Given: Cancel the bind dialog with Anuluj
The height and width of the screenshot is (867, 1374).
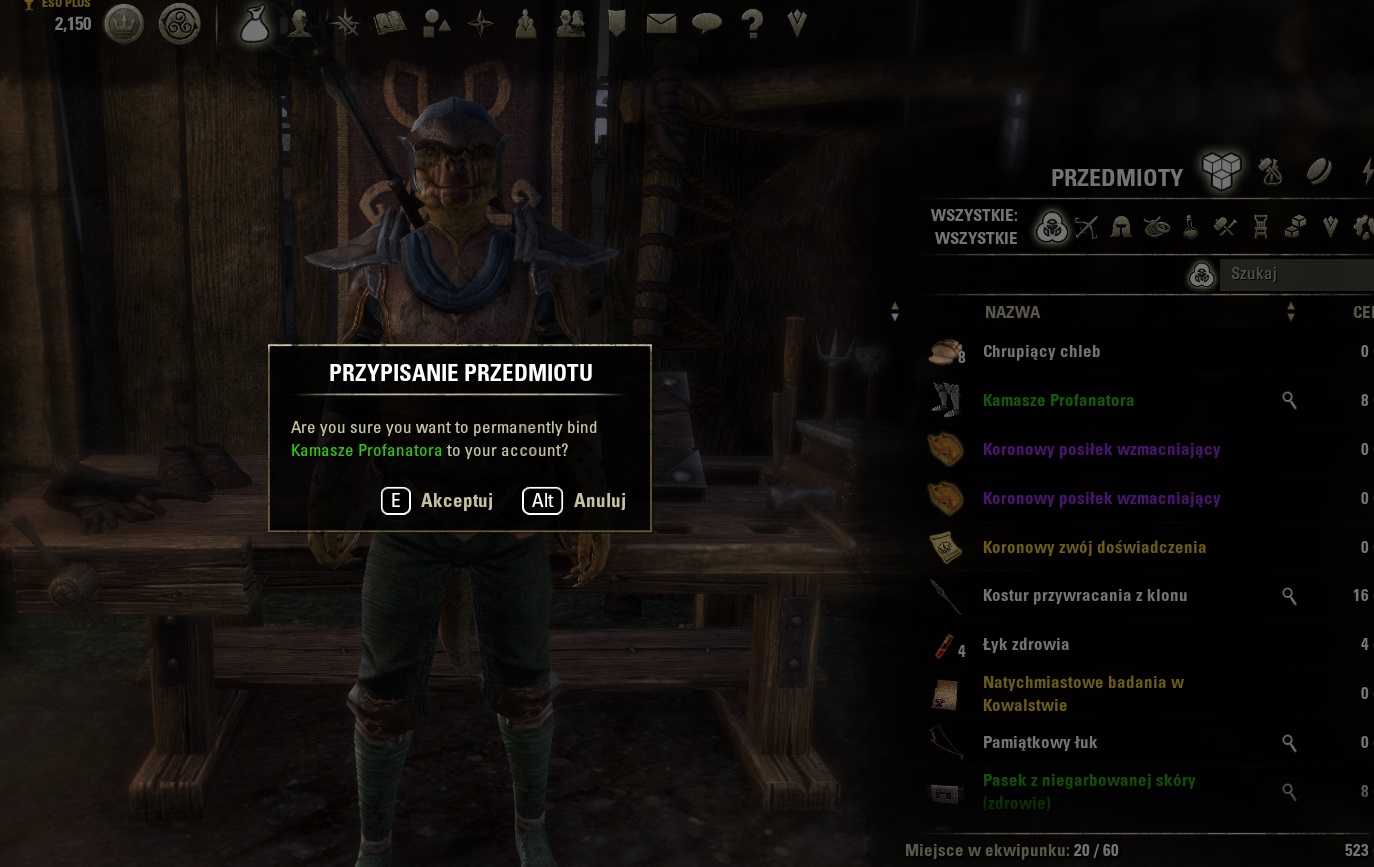Looking at the screenshot, I should (574, 501).
